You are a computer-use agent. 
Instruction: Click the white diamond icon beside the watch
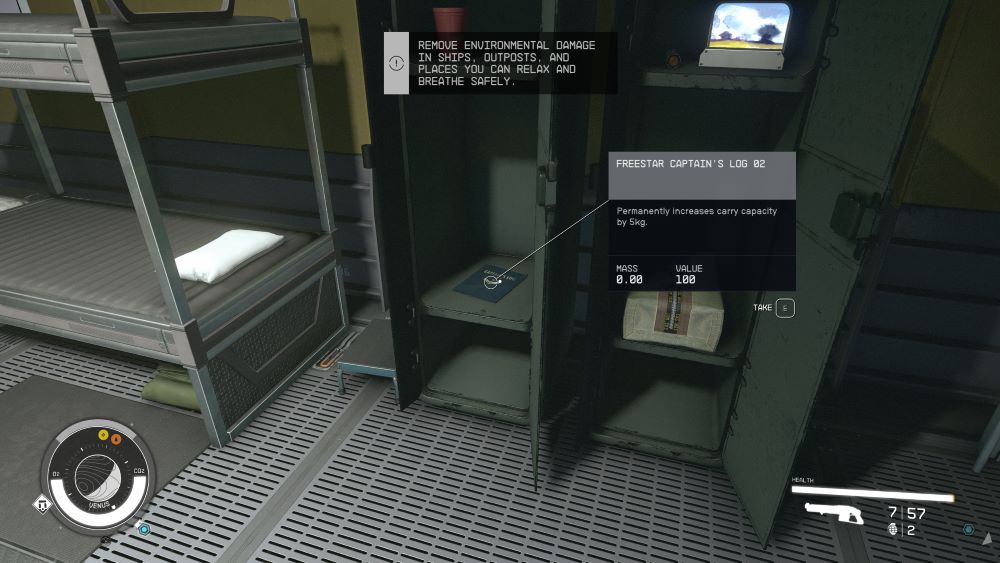42,504
